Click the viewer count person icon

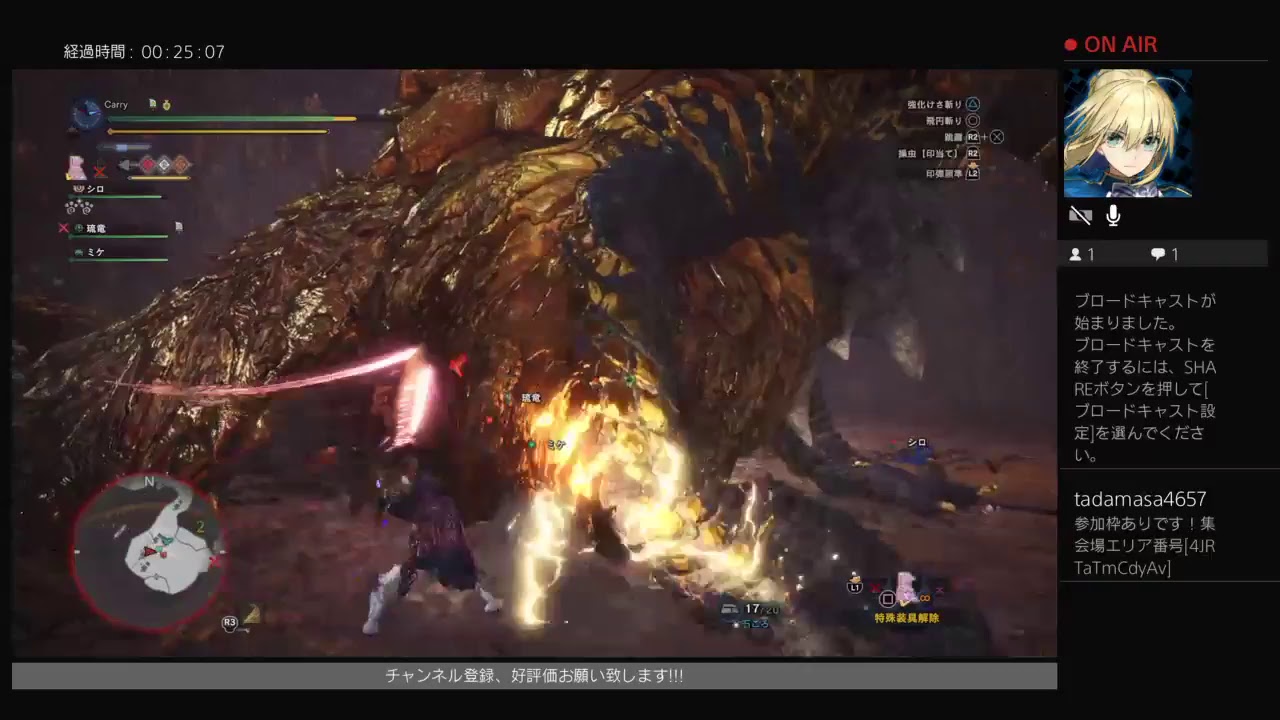1077,254
